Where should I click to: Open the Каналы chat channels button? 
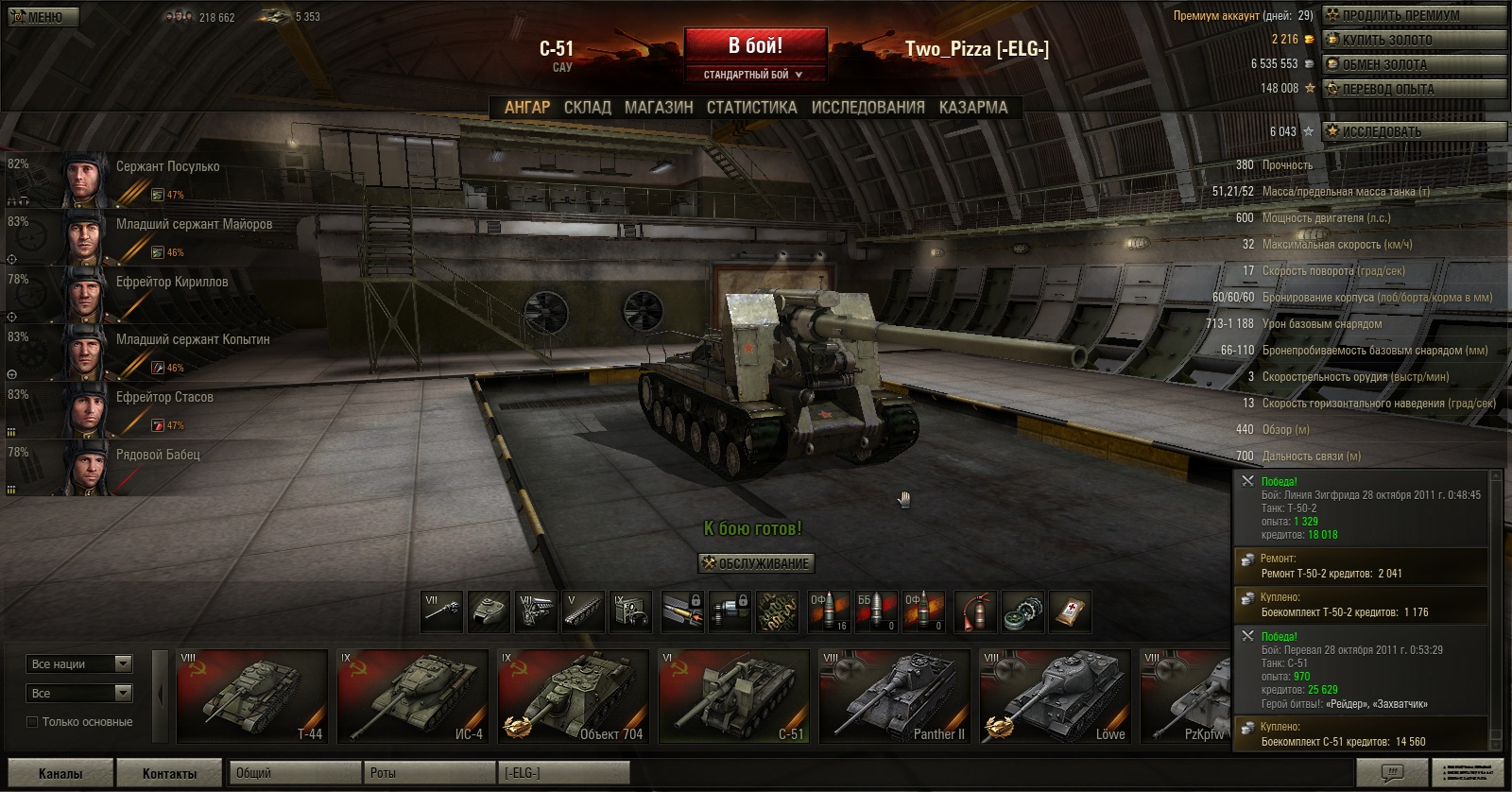(x=60, y=773)
